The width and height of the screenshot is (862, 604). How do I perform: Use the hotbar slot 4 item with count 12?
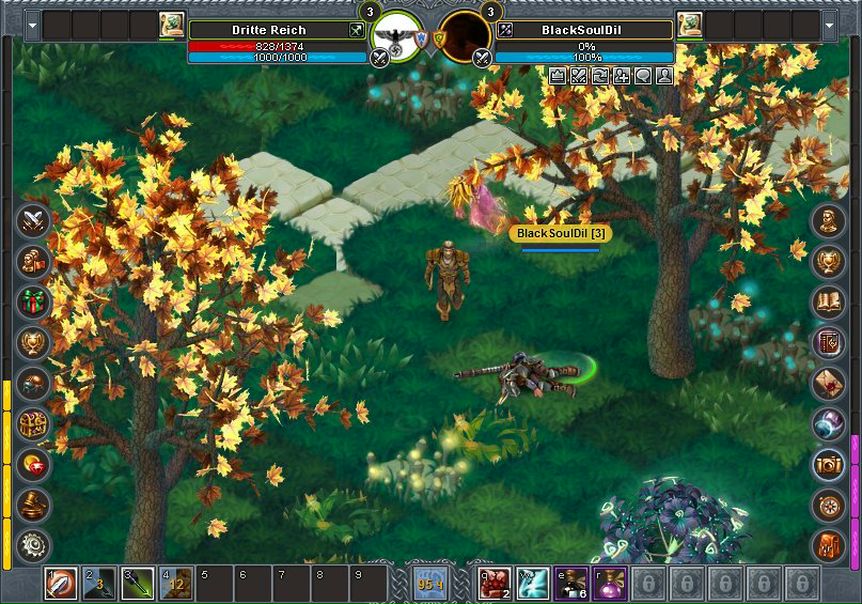click(x=176, y=584)
